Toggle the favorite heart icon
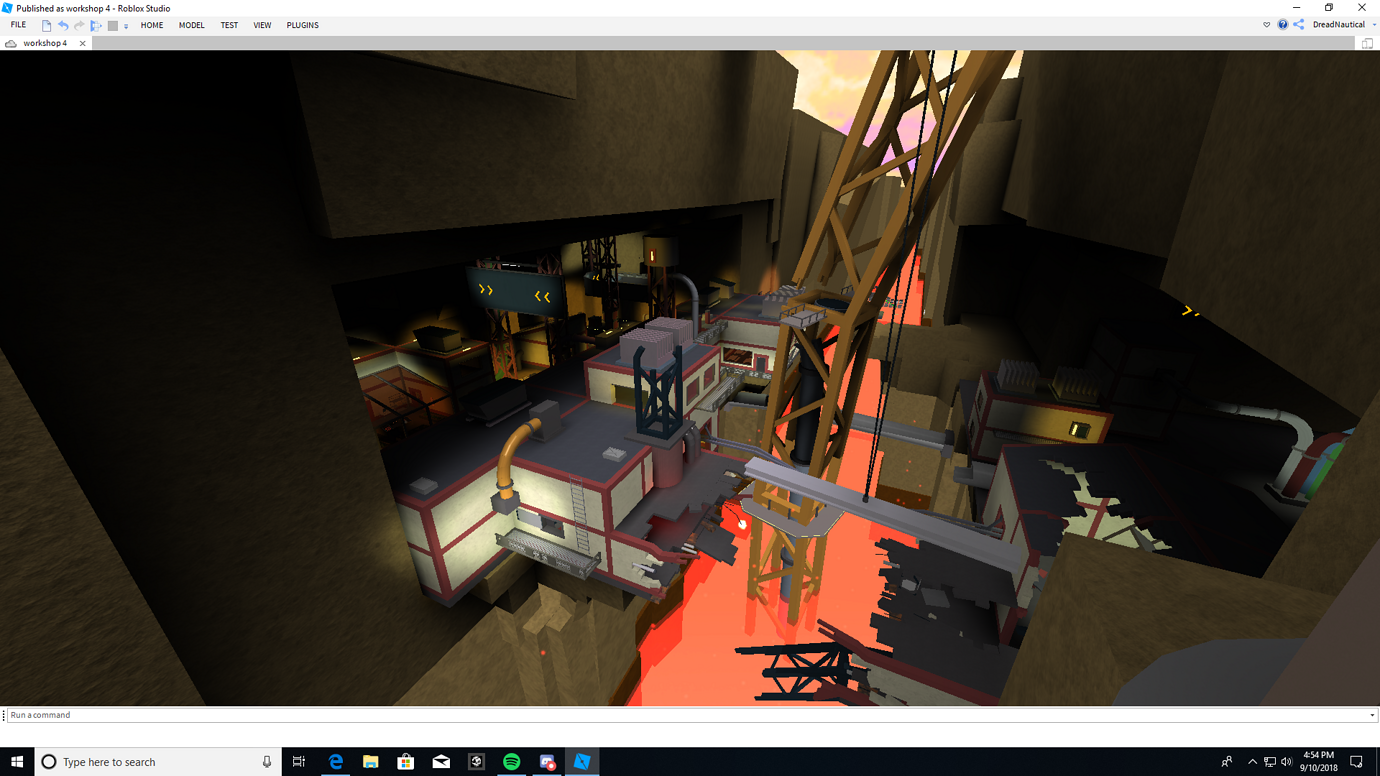Screen dimensions: 1380x776 tap(1266, 24)
